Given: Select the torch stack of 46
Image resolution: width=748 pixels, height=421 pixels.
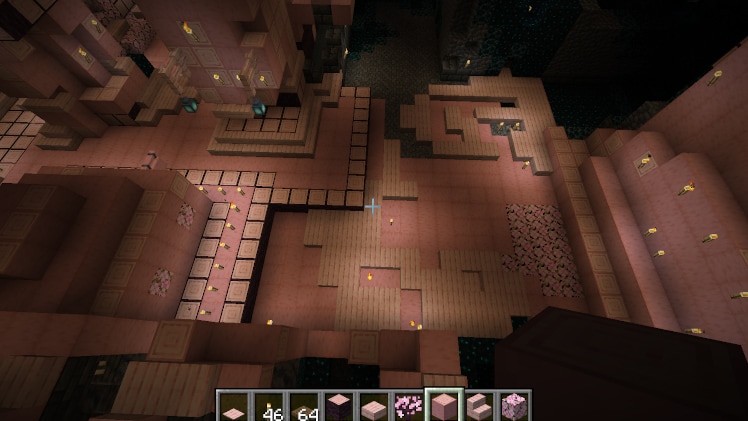Looking at the screenshot, I should click(x=268, y=406).
